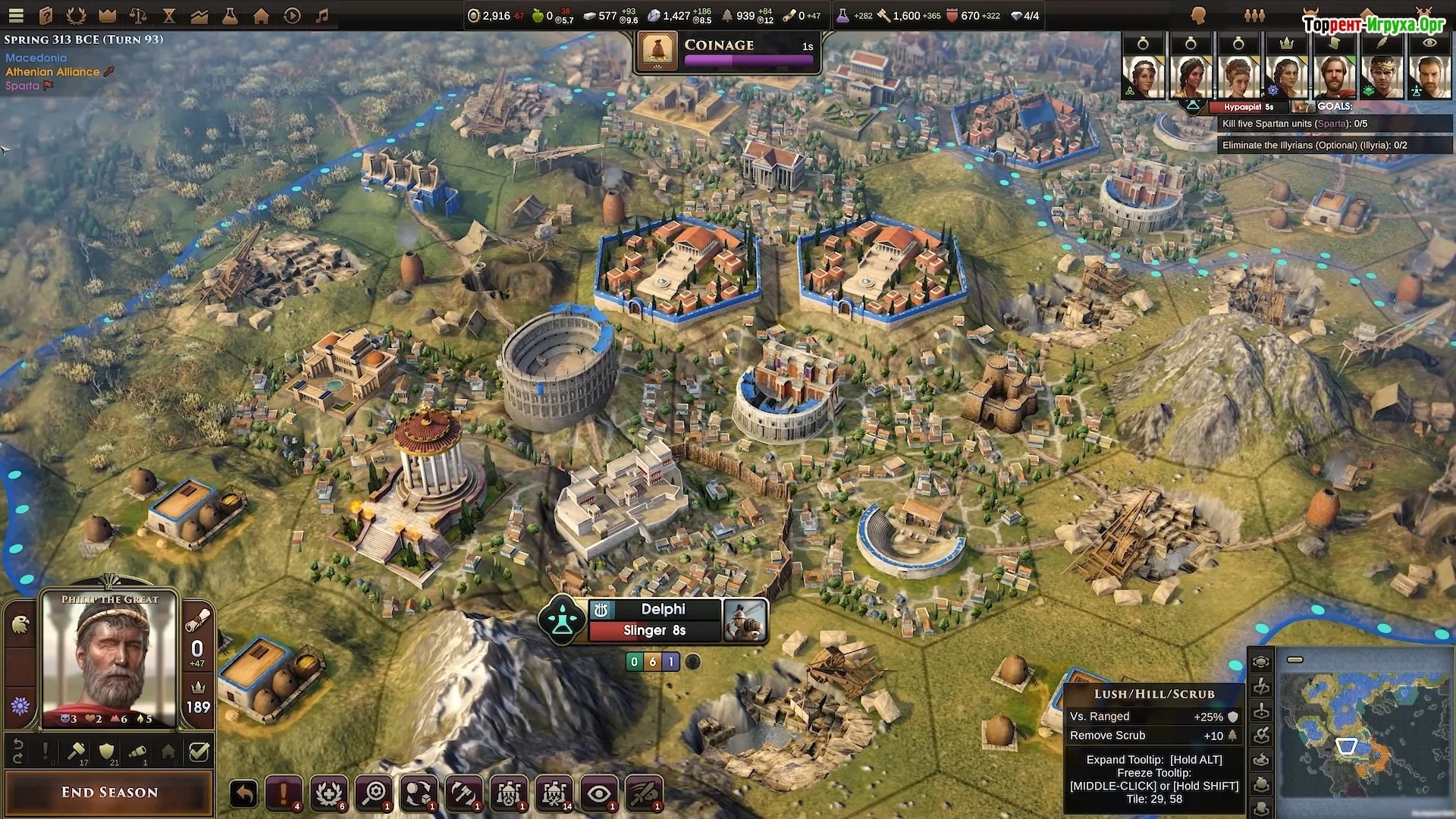Select the Delphi city banner

pyautogui.click(x=663, y=610)
